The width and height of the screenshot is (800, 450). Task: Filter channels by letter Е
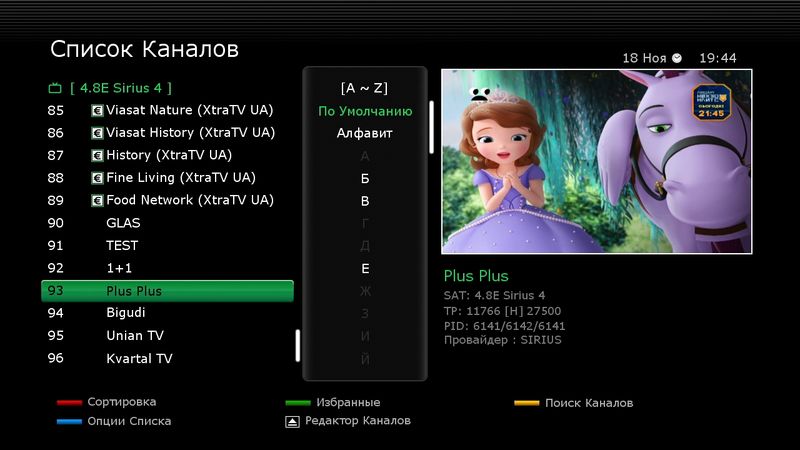tap(365, 269)
